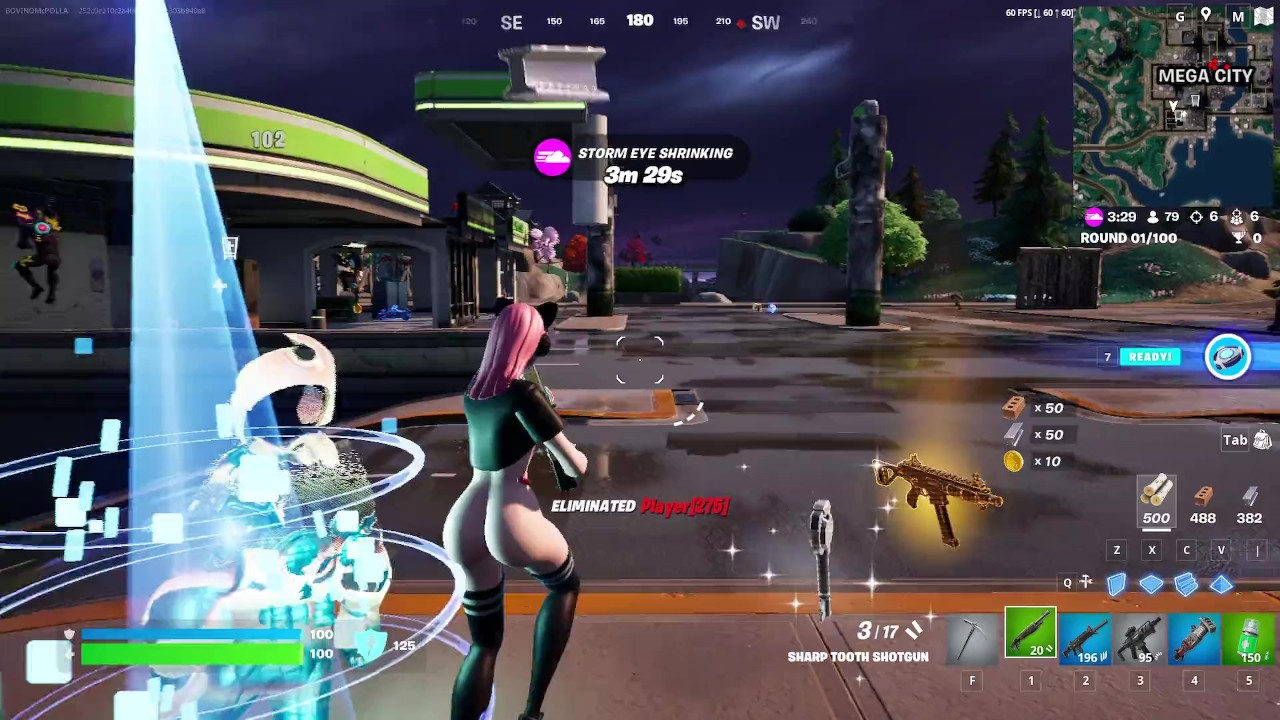Image resolution: width=1280 pixels, height=720 pixels.
Task: Open the backpack inventory icon
Action: [x=1262, y=440]
